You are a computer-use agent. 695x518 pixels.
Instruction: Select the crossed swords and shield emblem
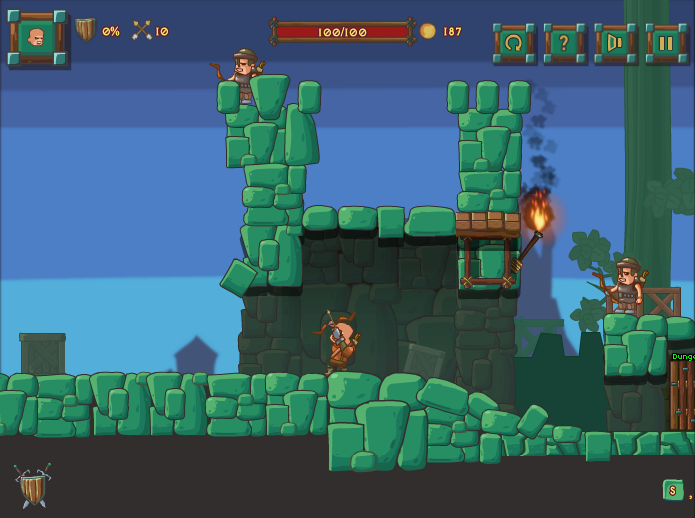32,486
